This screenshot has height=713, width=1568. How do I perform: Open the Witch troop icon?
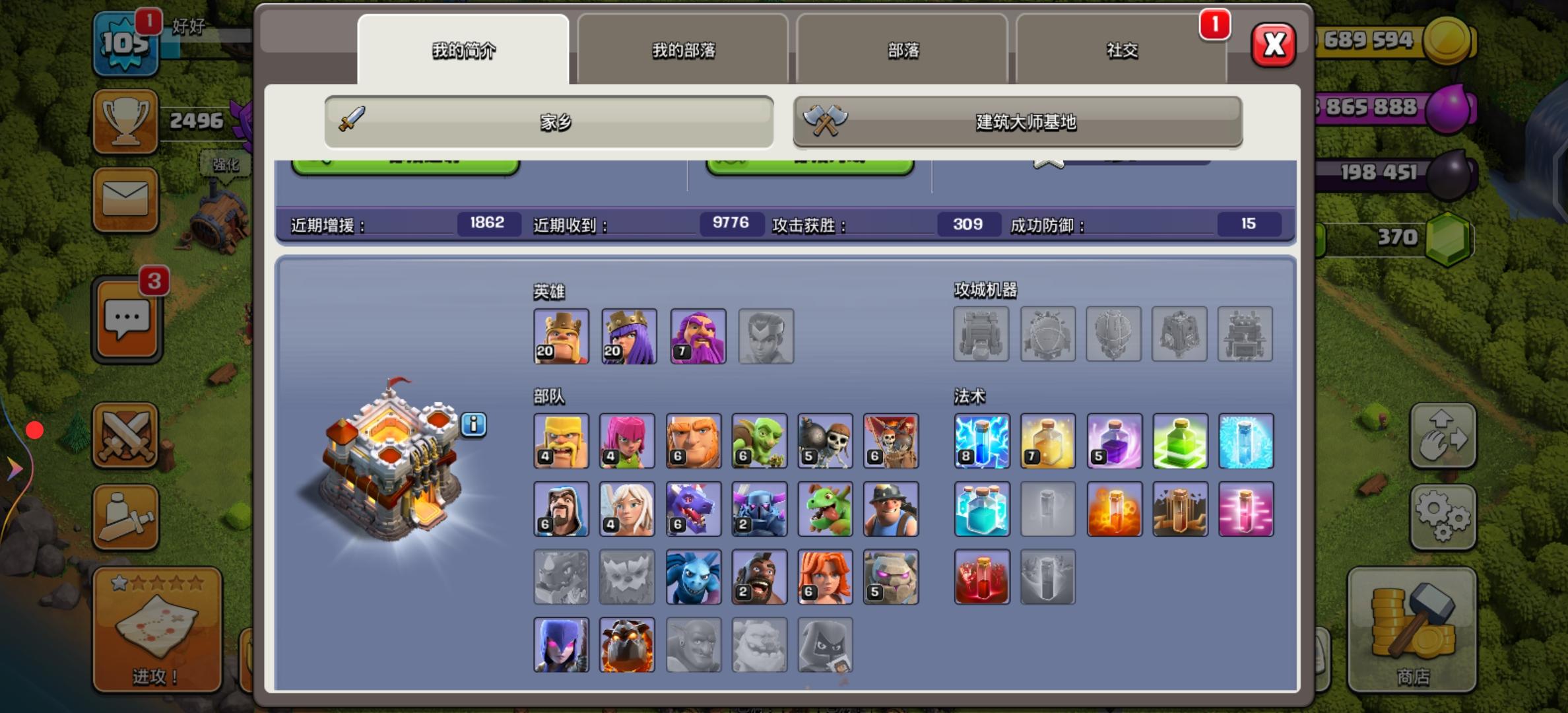pyautogui.click(x=562, y=645)
